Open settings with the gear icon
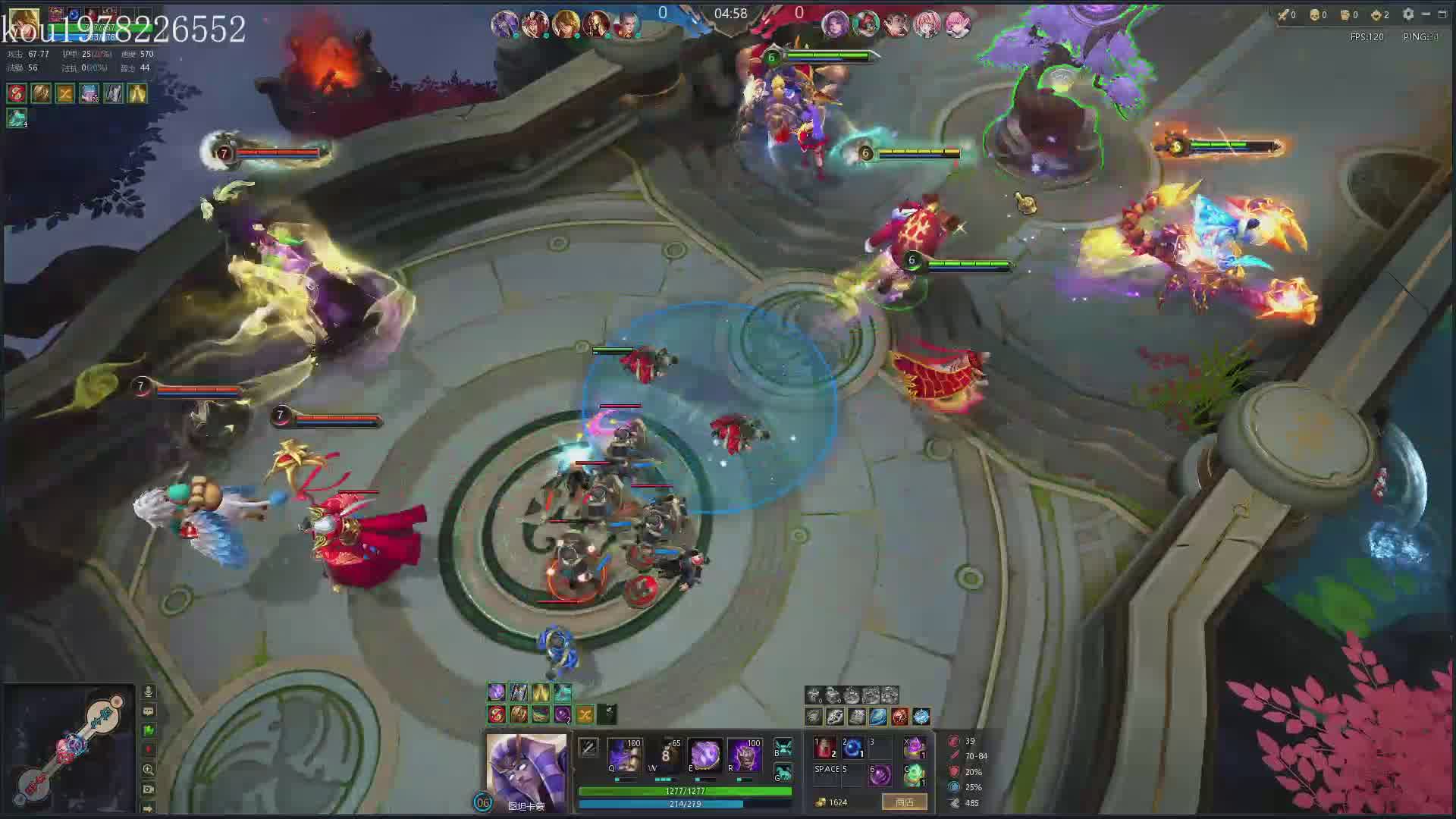The width and height of the screenshot is (1456, 819). click(1408, 14)
